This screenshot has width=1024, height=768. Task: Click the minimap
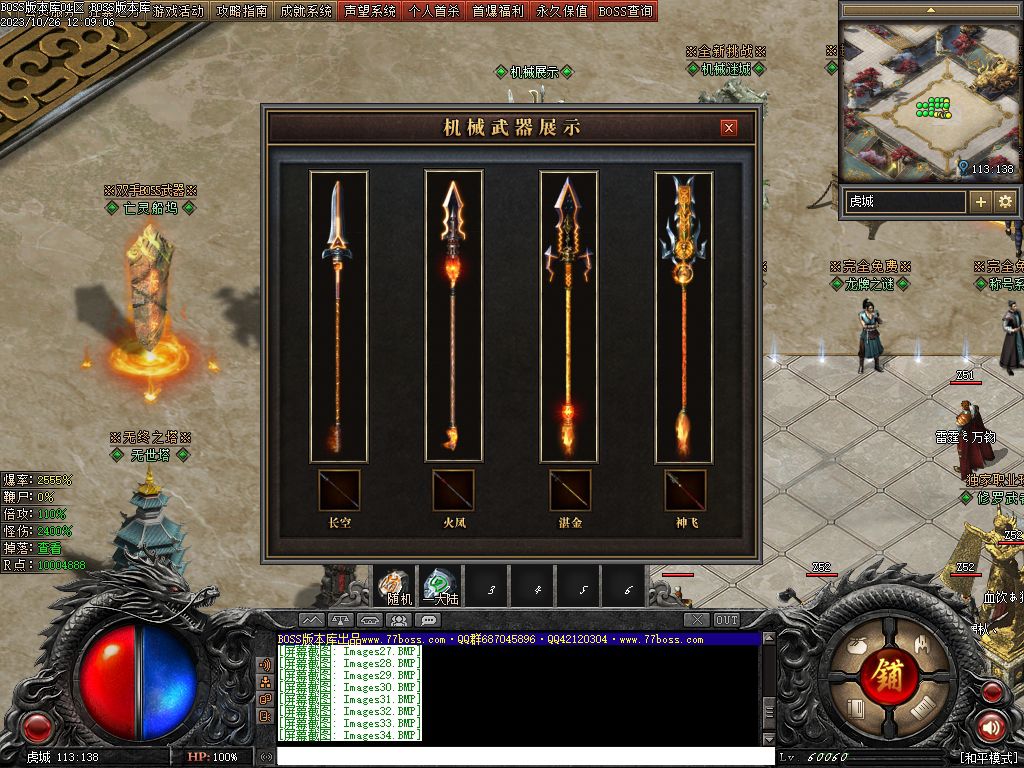(928, 100)
